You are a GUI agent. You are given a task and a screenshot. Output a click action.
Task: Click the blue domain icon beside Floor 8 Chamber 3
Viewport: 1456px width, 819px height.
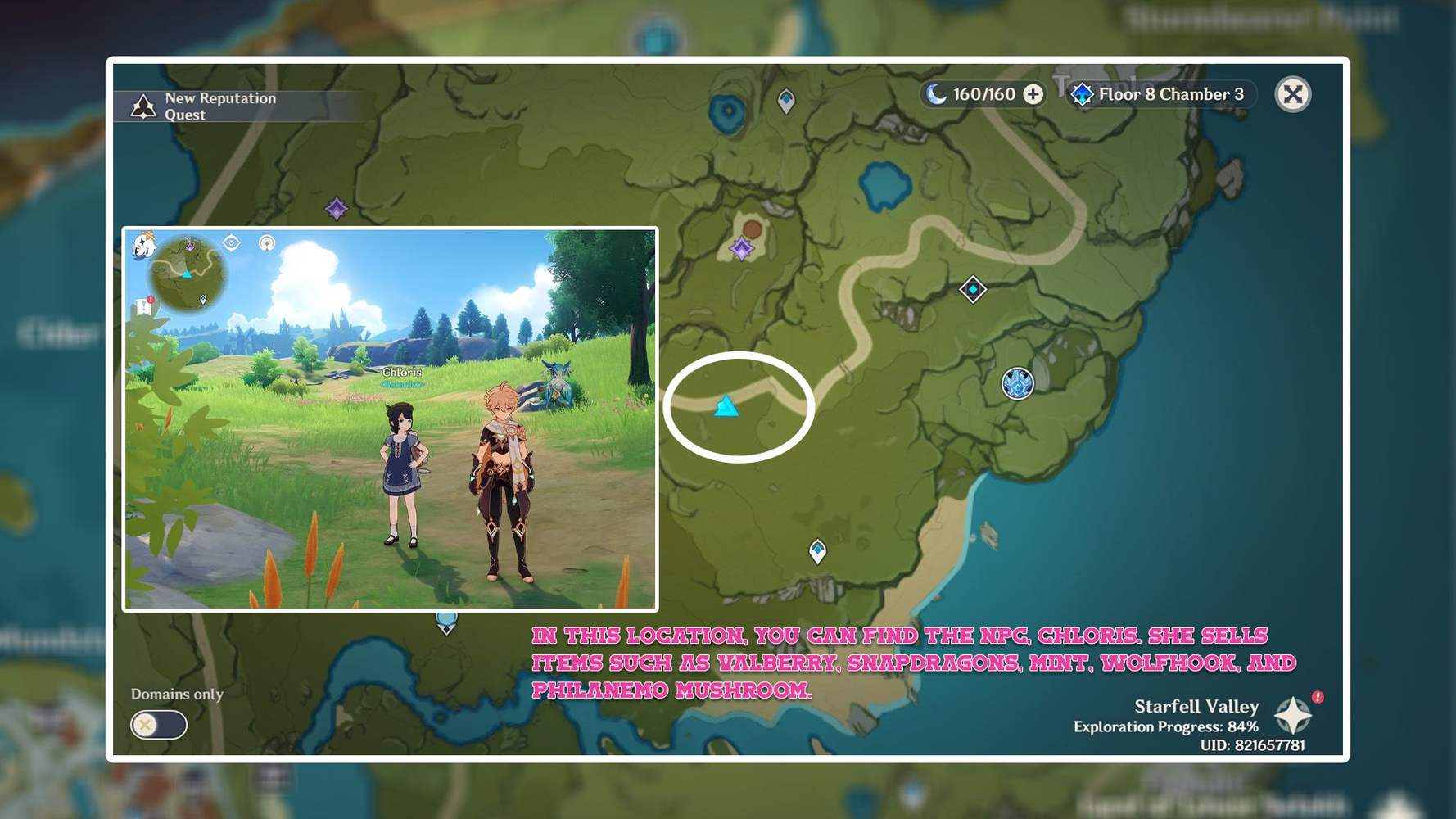(x=1084, y=93)
